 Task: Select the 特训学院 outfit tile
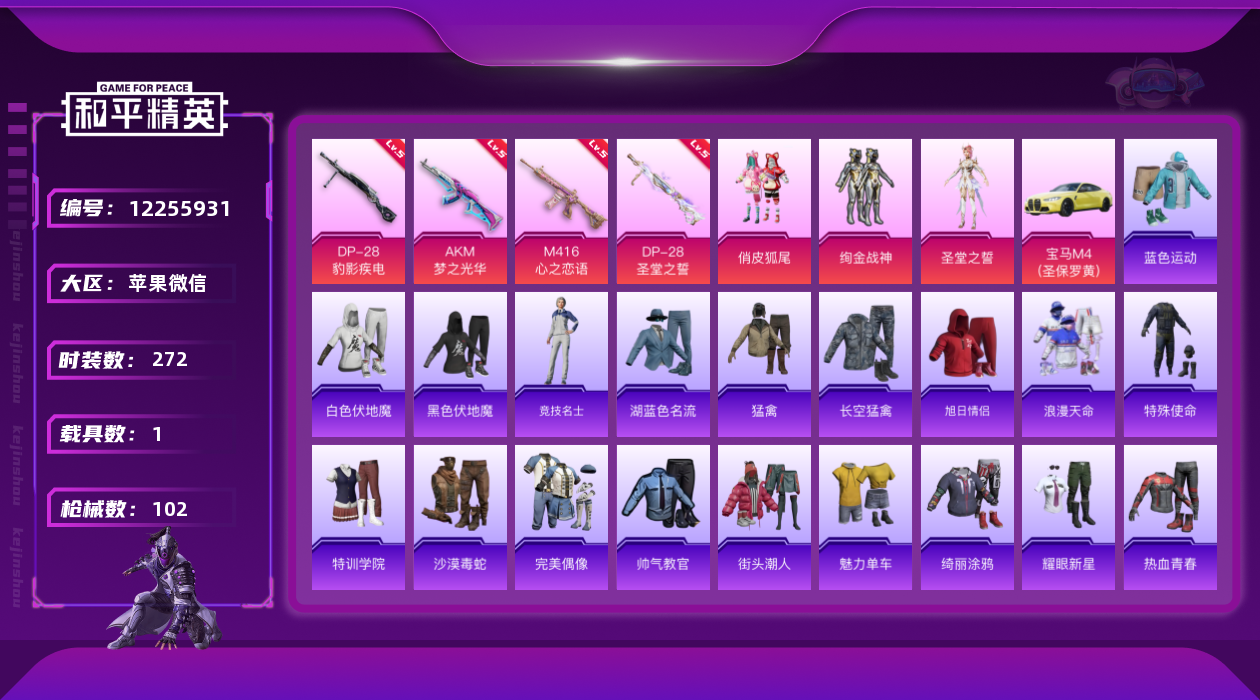(x=358, y=517)
